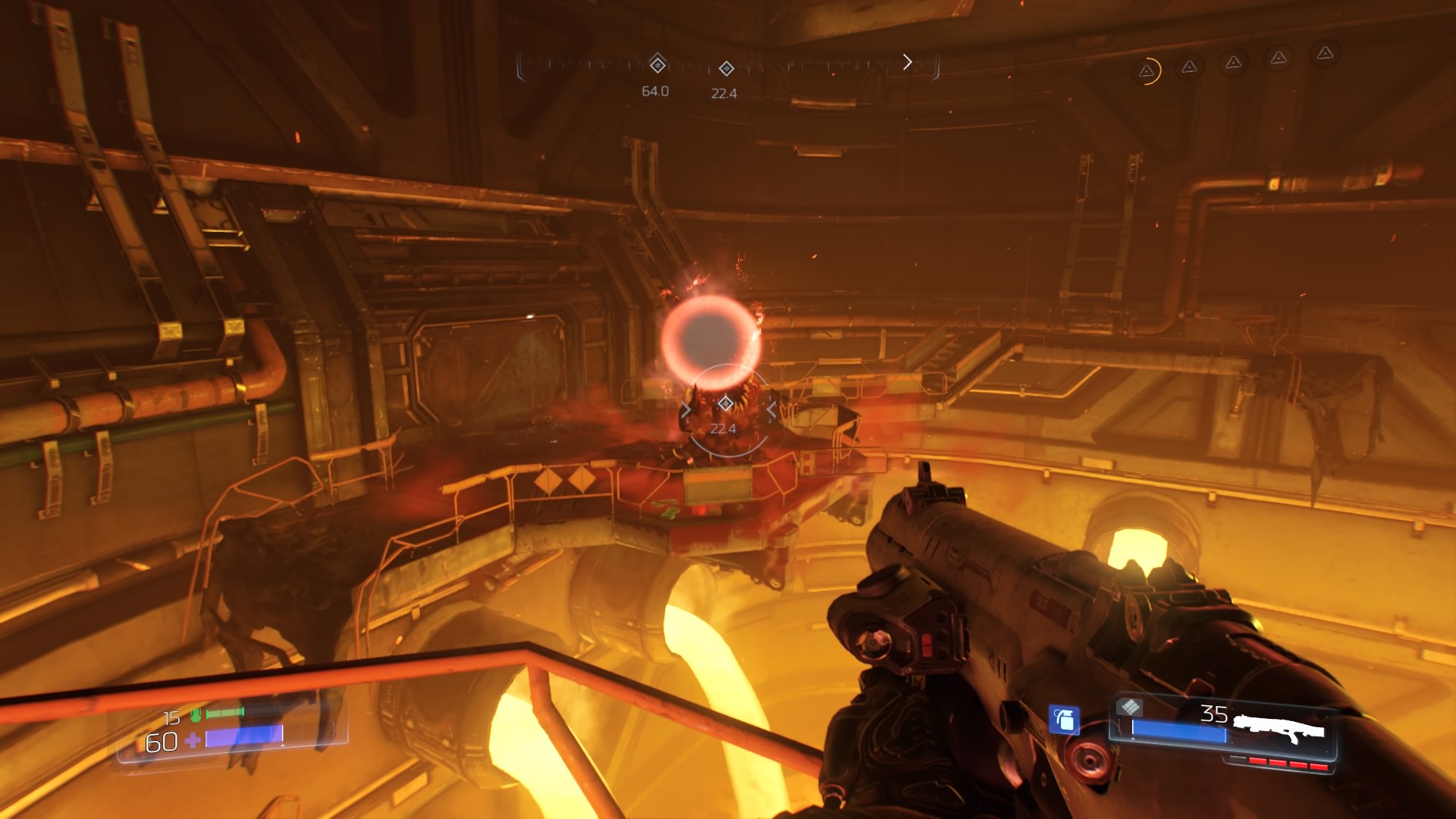Screen dimensions: 1456x819
Task: Select the compass marker labeled 64.0
Action: (x=657, y=65)
